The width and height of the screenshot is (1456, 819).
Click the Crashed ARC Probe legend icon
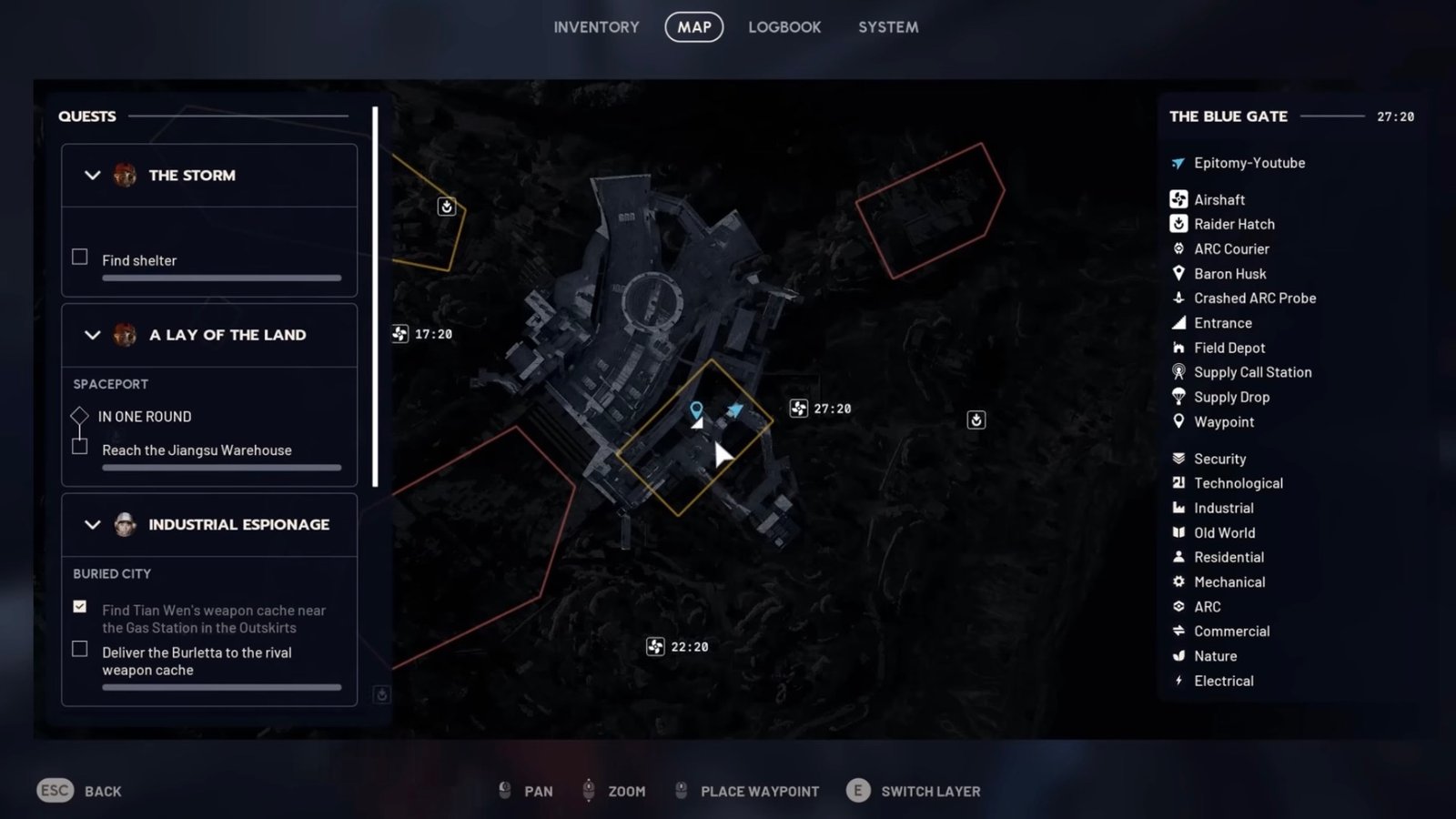1178,298
